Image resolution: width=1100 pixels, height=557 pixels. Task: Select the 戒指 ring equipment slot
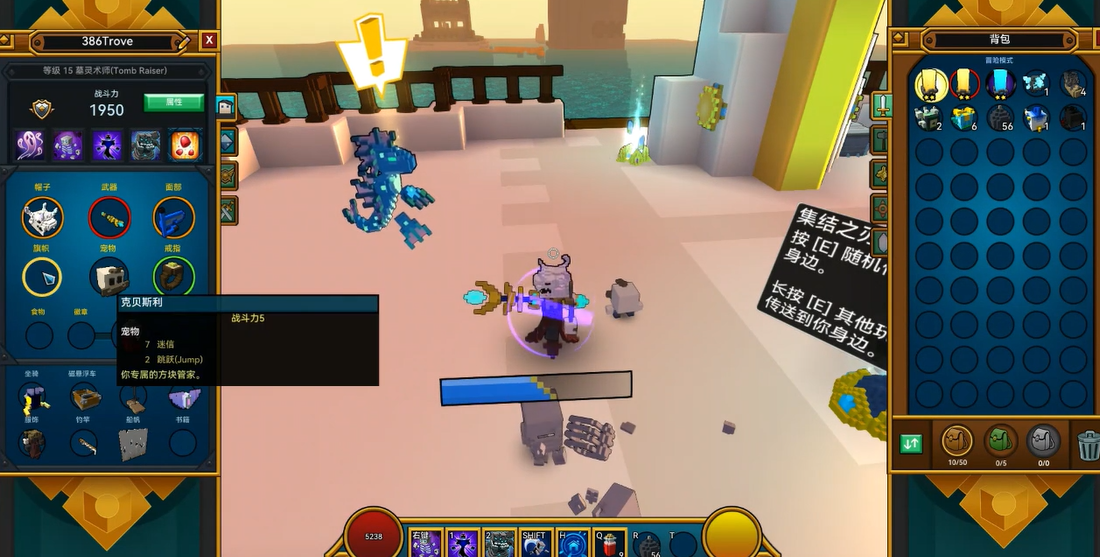(x=173, y=278)
